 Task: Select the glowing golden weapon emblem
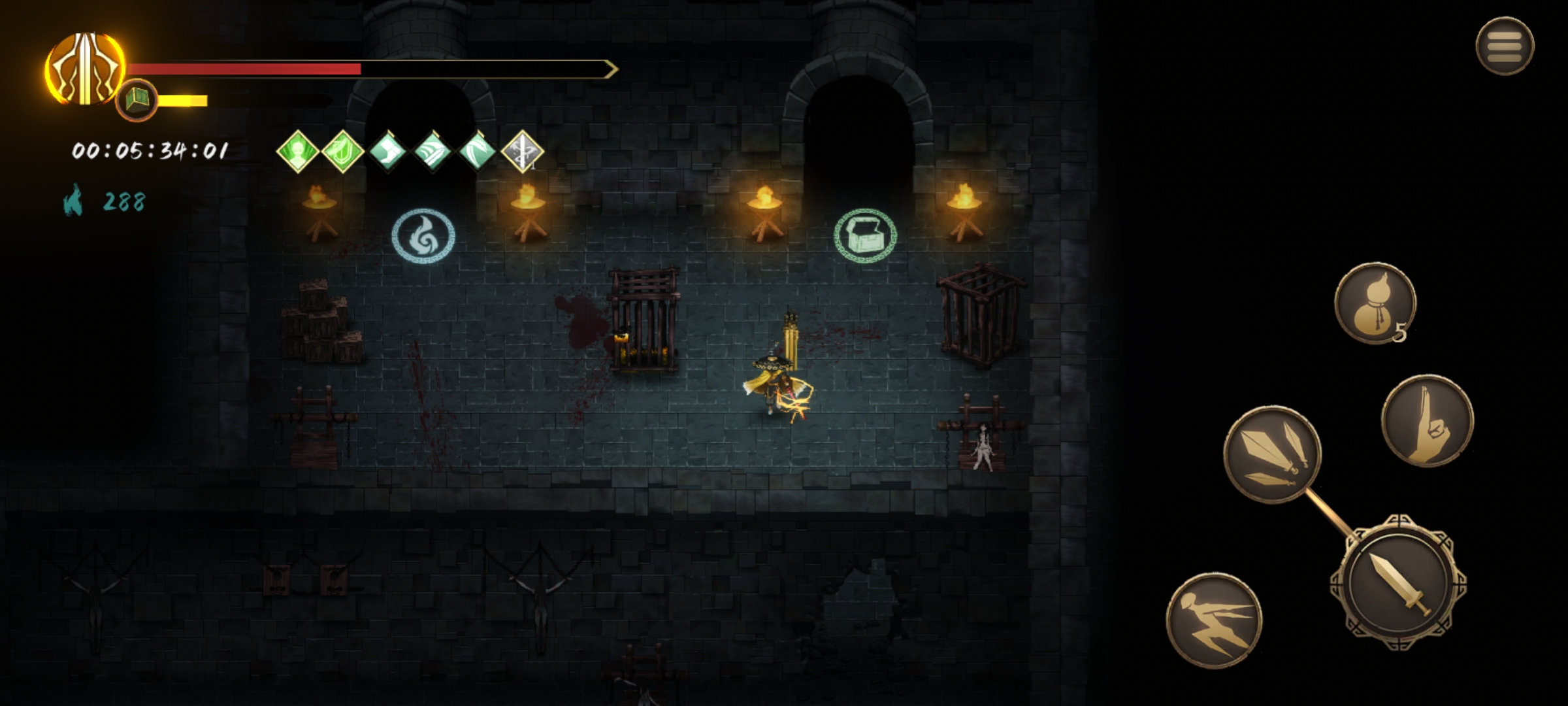pyautogui.click(x=85, y=69)
